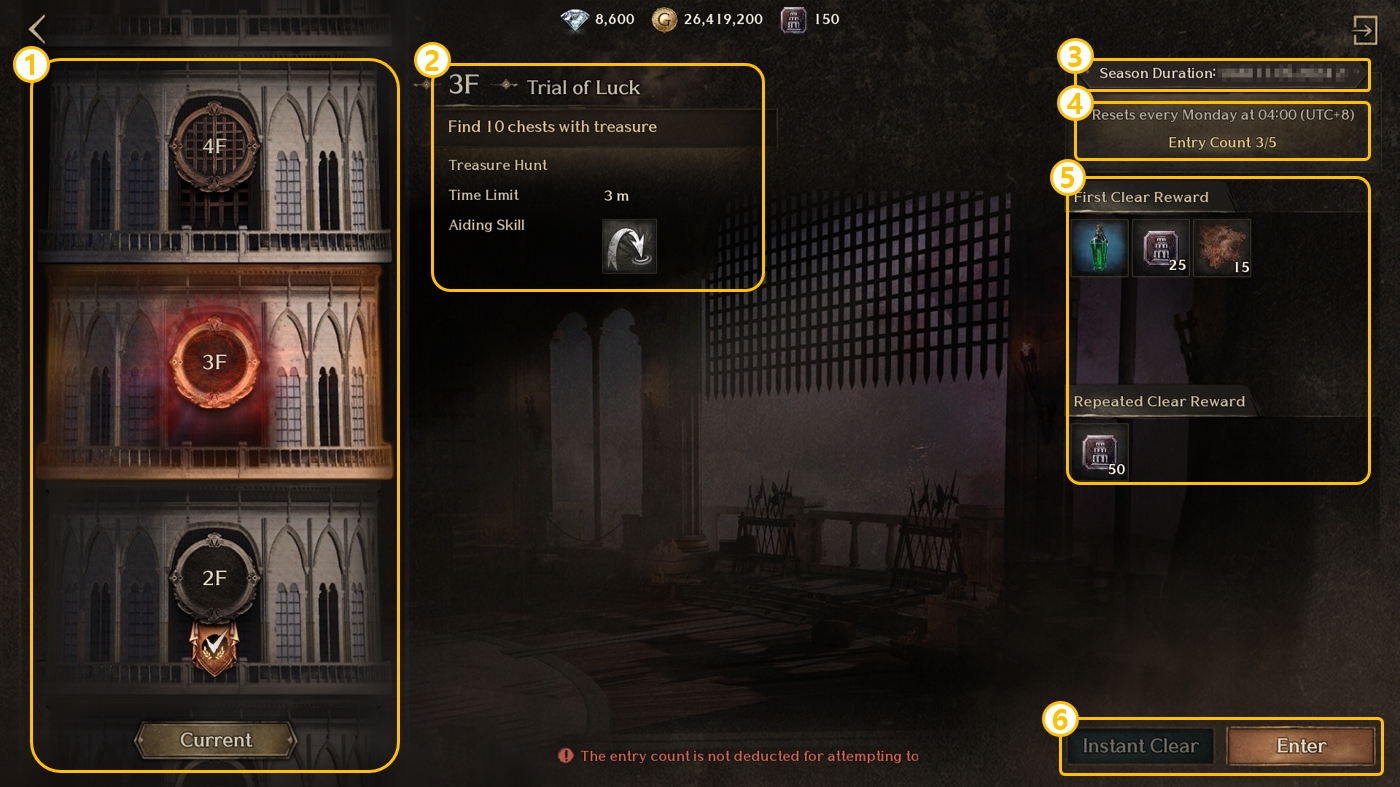Image resolution: width=1400 pixels, height=787 pixels.
Task: Select the 3F tower floor
Action: (x=215, y=362)
